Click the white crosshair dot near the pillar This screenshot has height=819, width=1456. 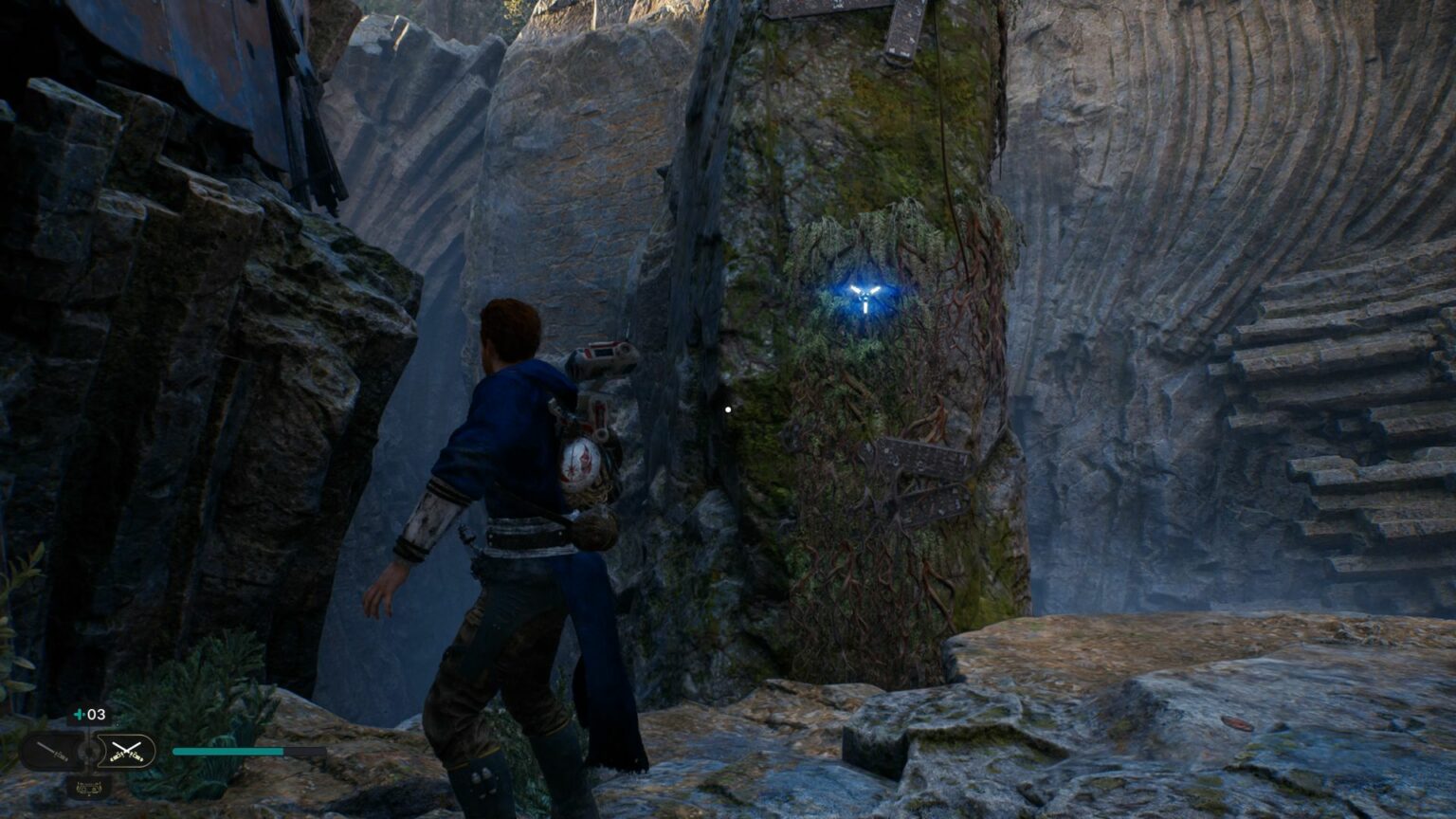tap(726, 408)
